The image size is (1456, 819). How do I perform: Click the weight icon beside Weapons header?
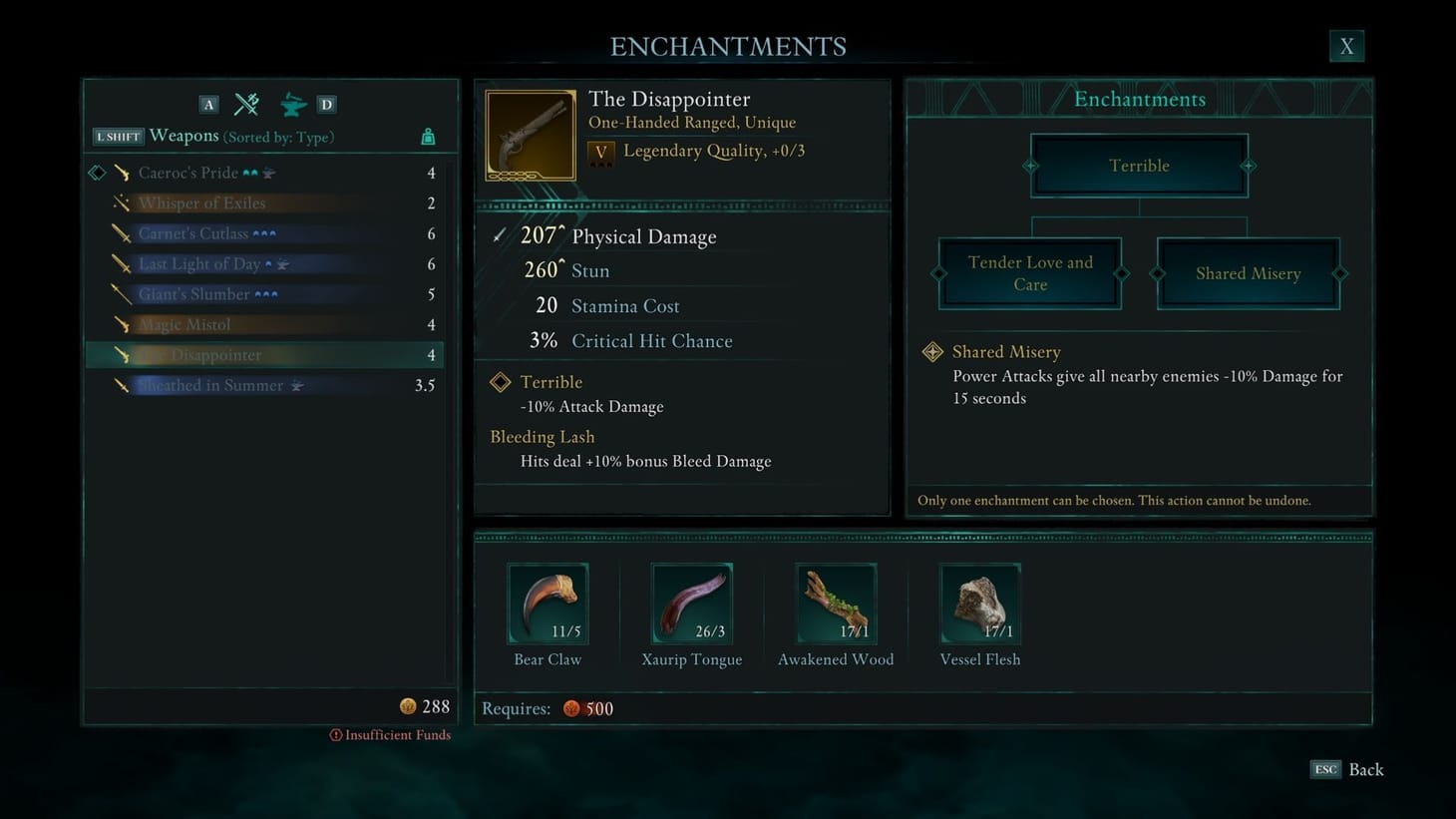point(427,136)
